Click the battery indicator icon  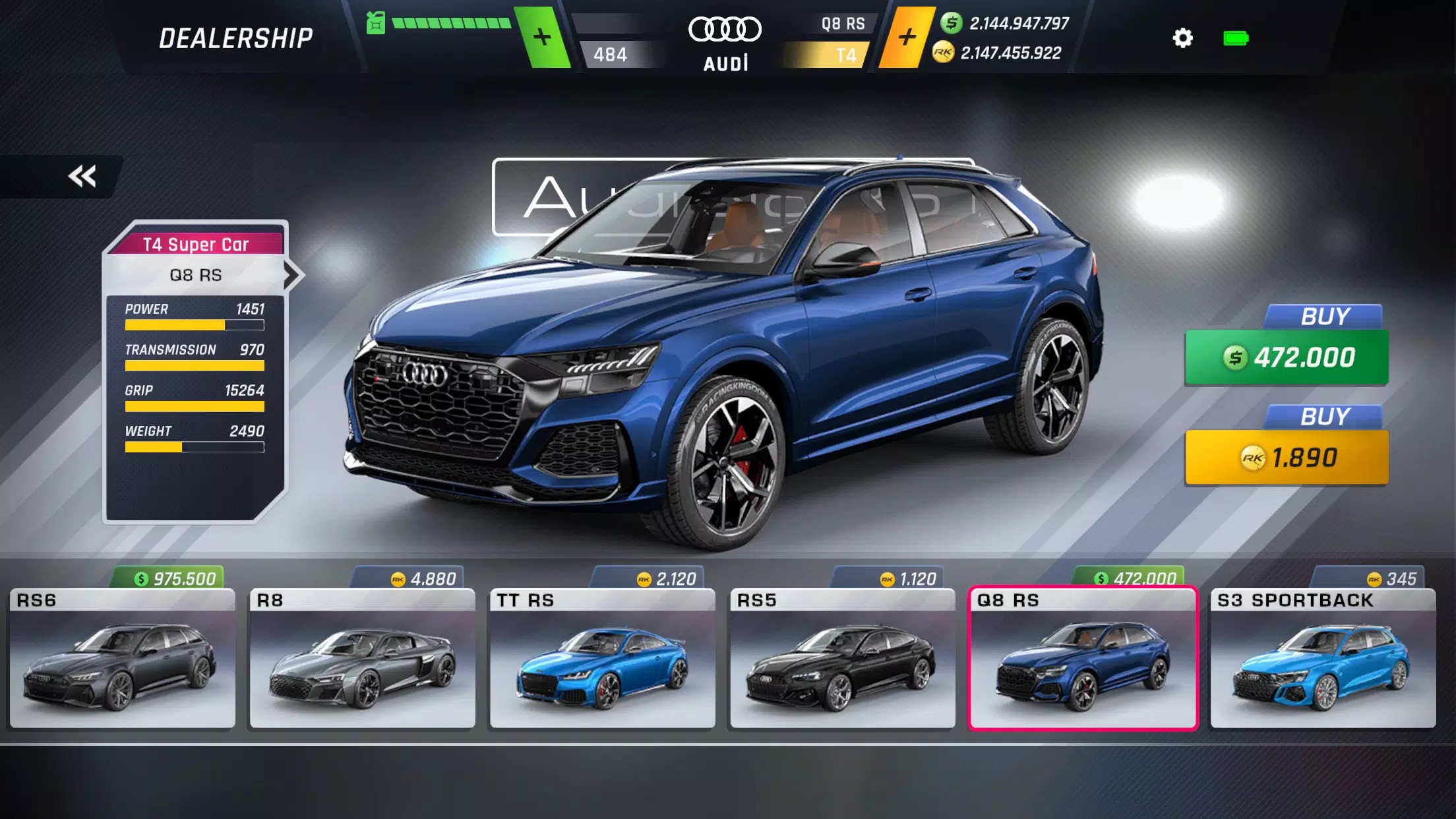pyautogui.click(x=1234, y=39)
